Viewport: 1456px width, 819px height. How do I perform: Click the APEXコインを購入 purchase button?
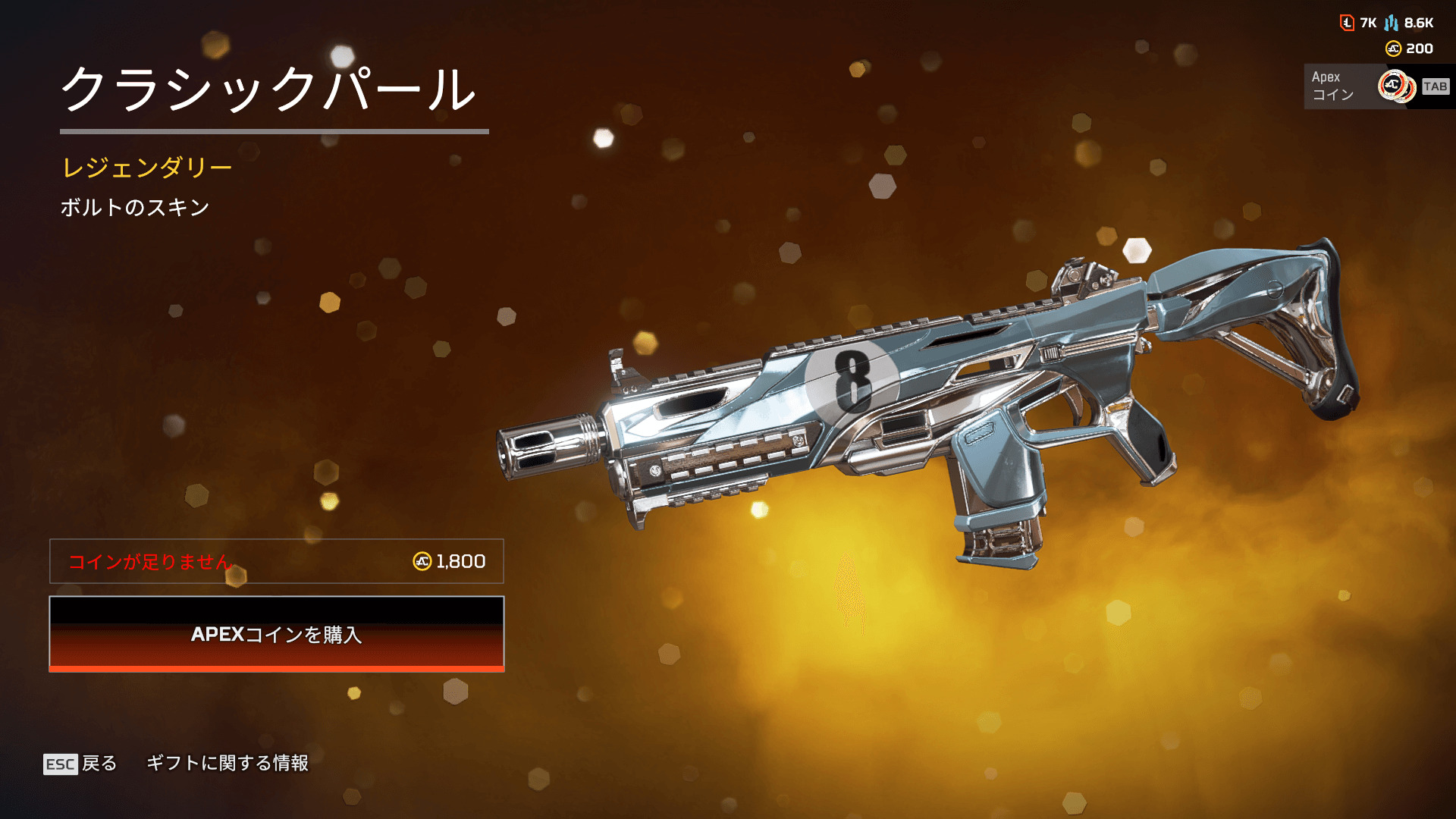pos(277,634)
